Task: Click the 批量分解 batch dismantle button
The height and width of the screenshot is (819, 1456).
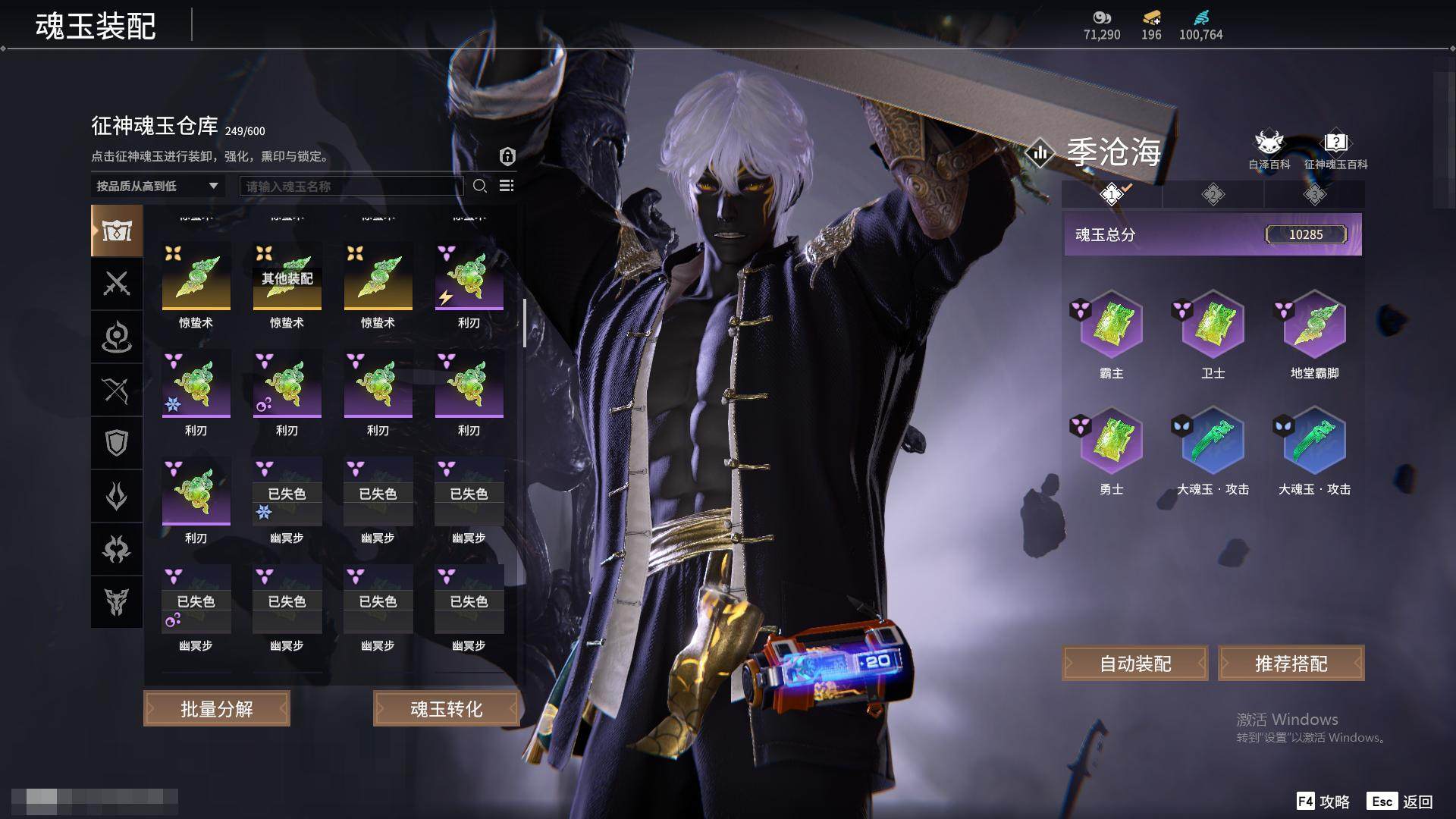Action: tap(217, 708)
